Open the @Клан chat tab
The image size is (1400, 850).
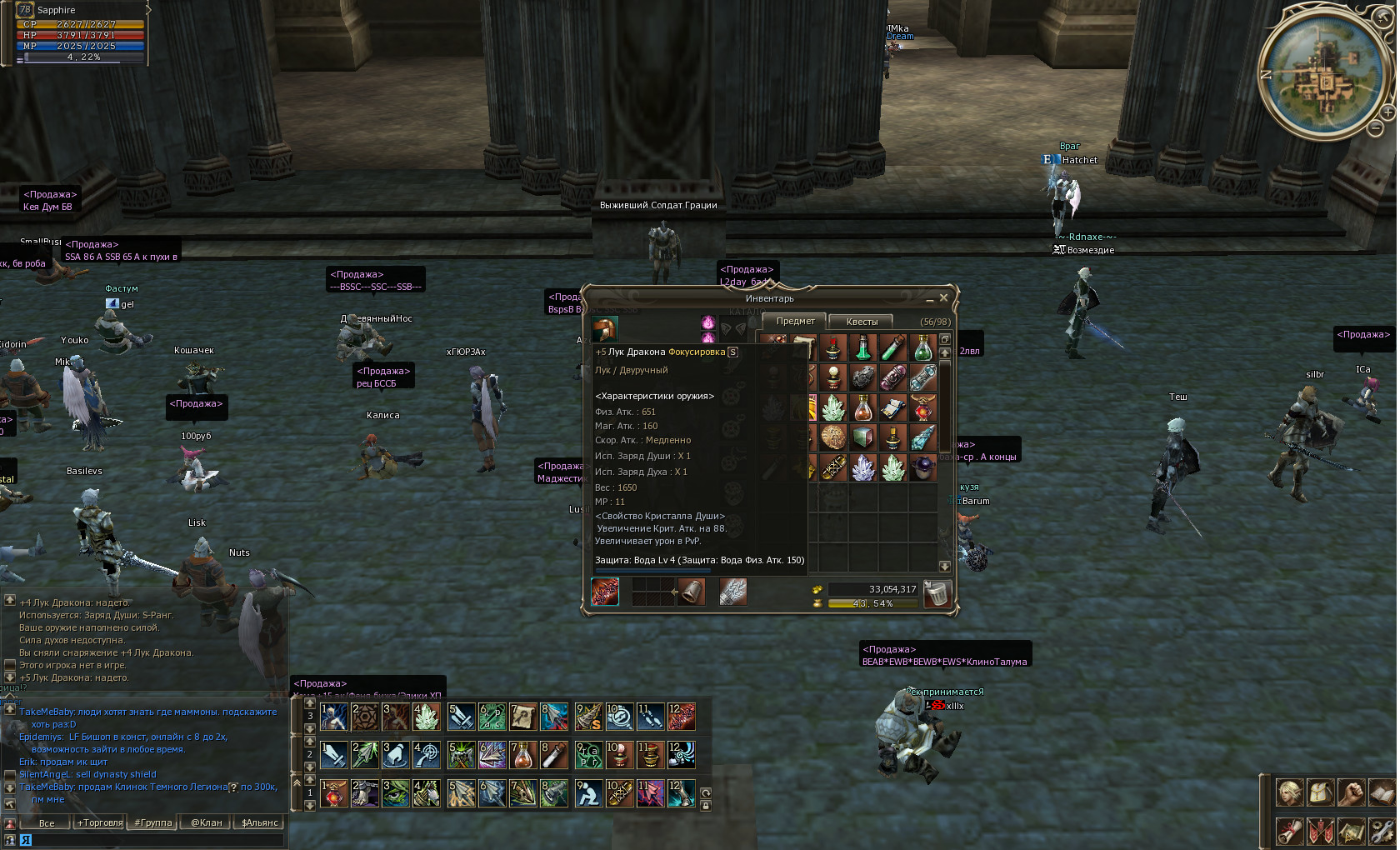point(206,822)
